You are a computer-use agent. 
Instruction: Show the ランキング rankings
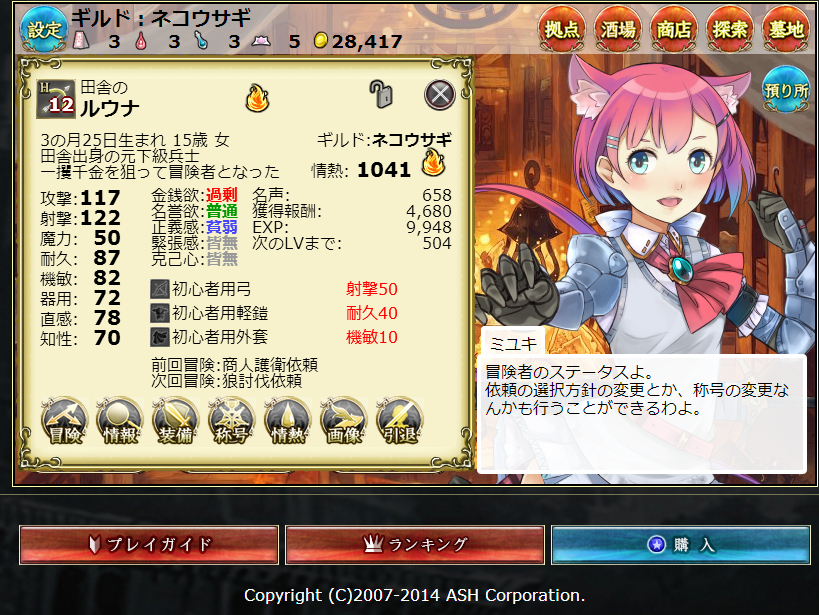pos(415,545)
